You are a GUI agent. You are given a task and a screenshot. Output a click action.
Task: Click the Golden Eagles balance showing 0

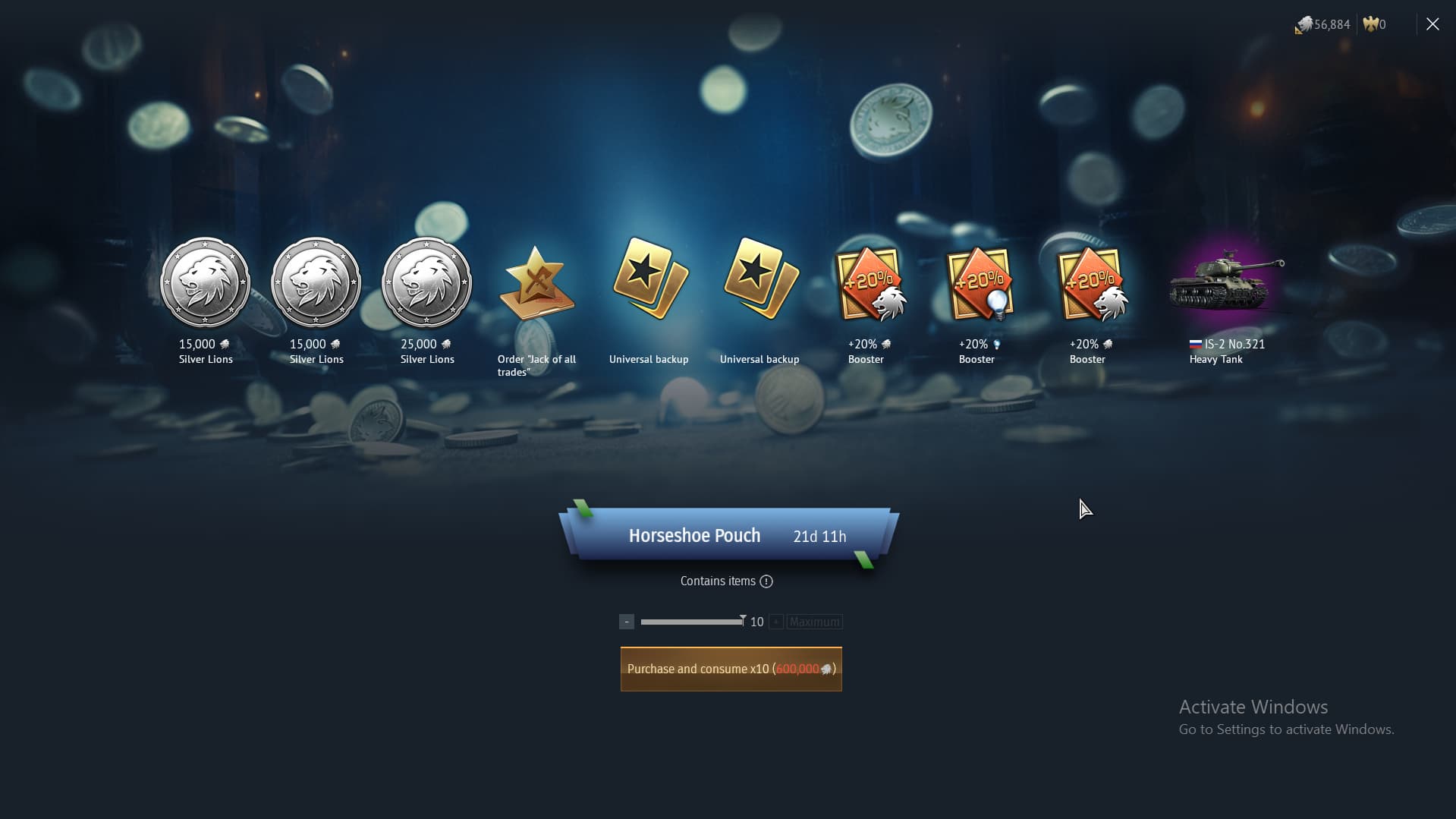coord(1373,24)
